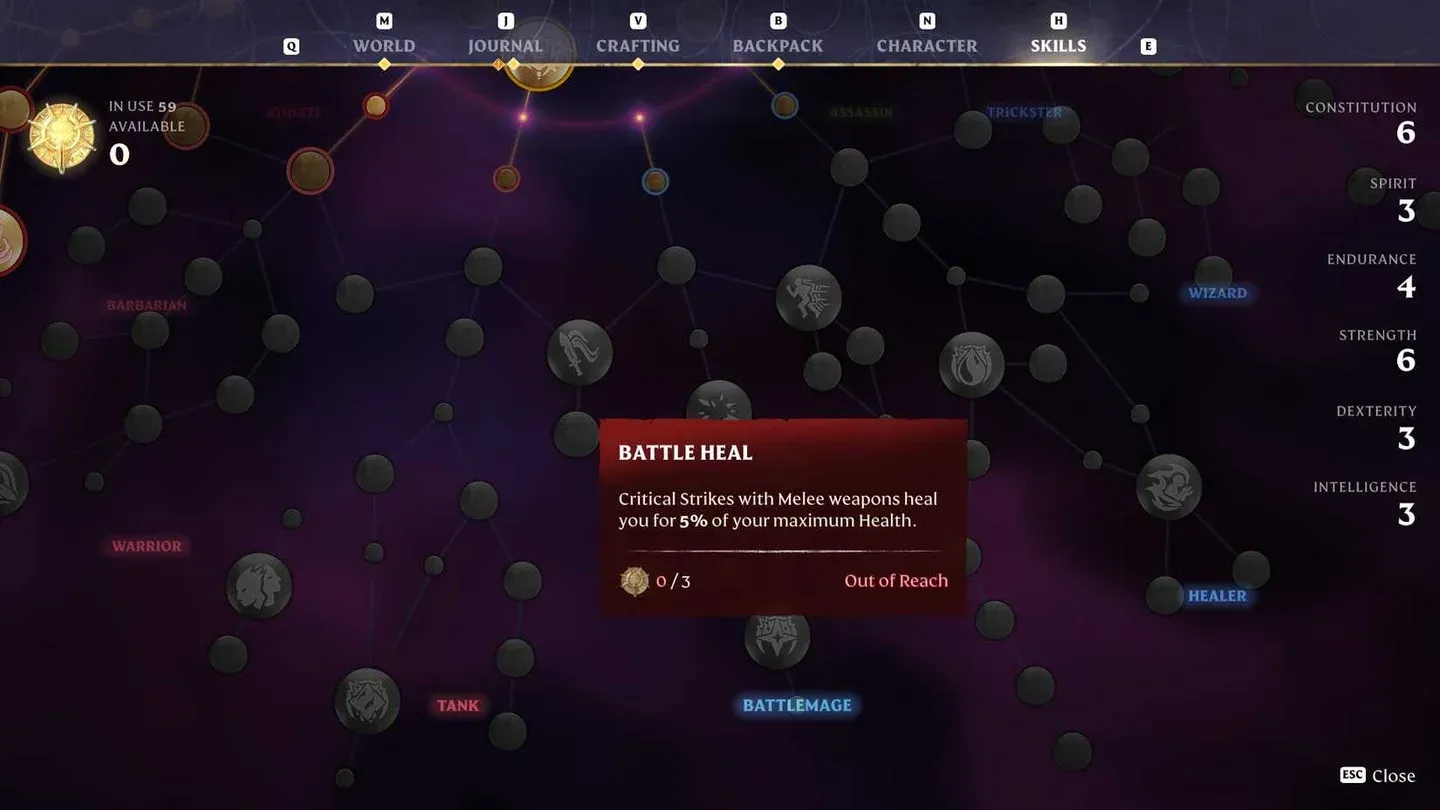Click the blue-ringed node below Assassin

tap(655, 181)
